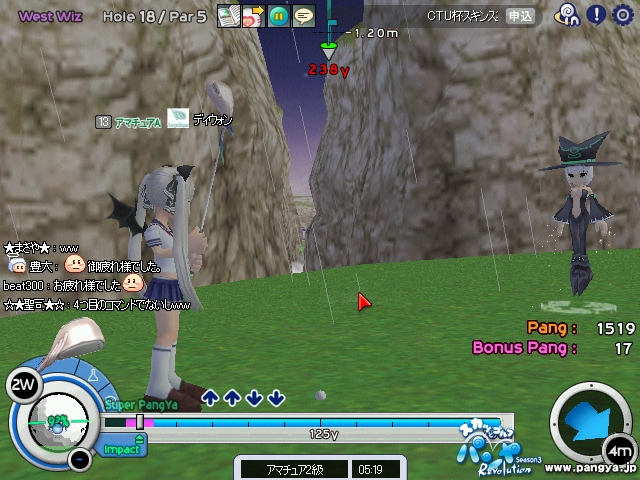Click the minus button under the ball
Image resolution: width=640 pixels, height=480 pixels.
click(80, 460)
